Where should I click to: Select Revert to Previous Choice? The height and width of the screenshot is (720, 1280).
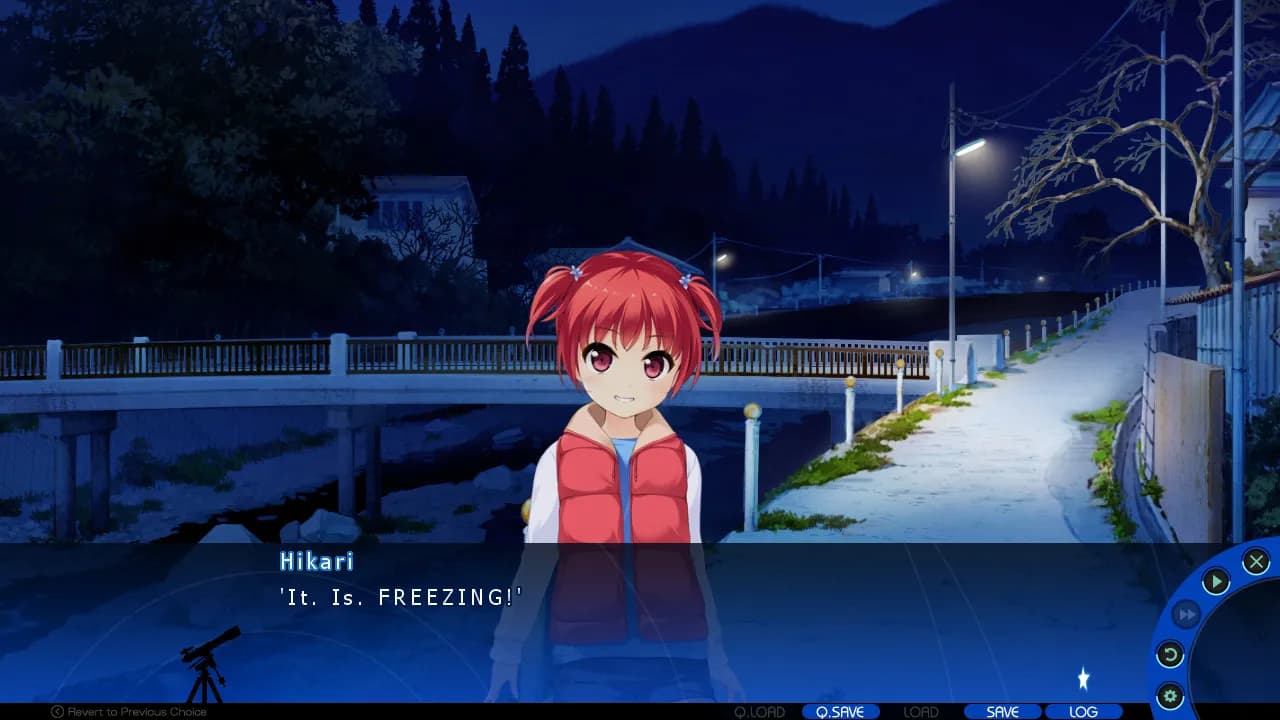click(140, 711)
